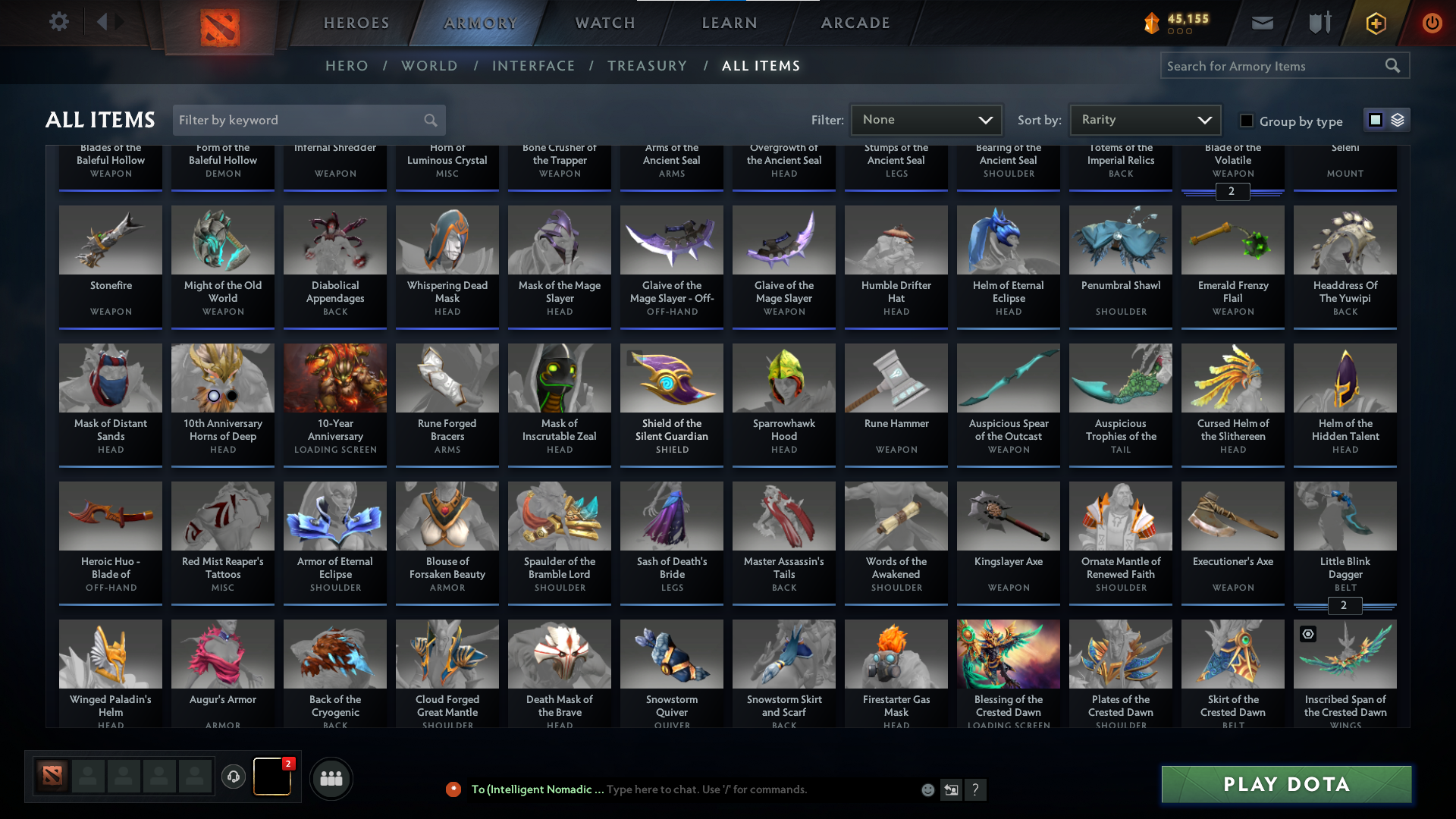Click the gold plus icon in the top bar
This screenshot has width=1456, height=819.
click(1375, 23)
